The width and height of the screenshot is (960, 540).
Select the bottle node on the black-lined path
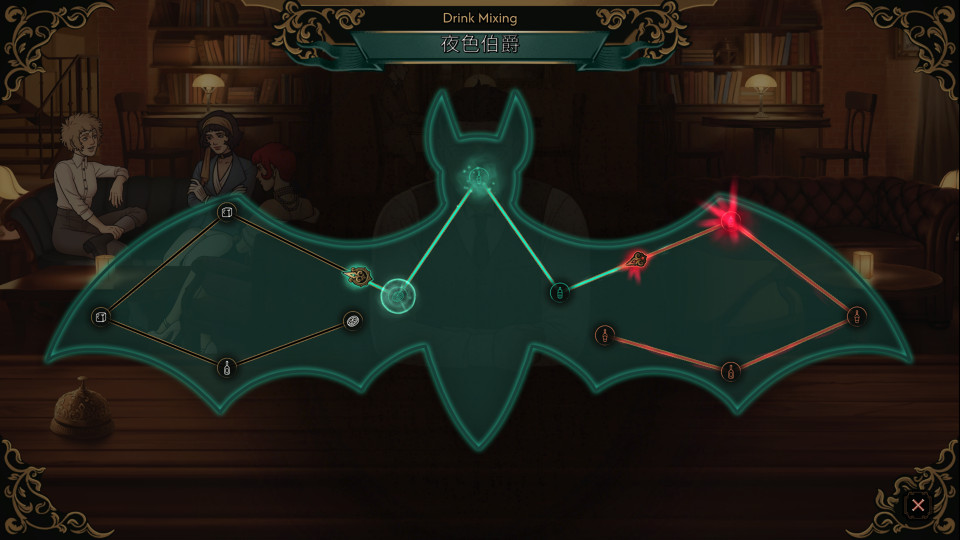point(228,367)
